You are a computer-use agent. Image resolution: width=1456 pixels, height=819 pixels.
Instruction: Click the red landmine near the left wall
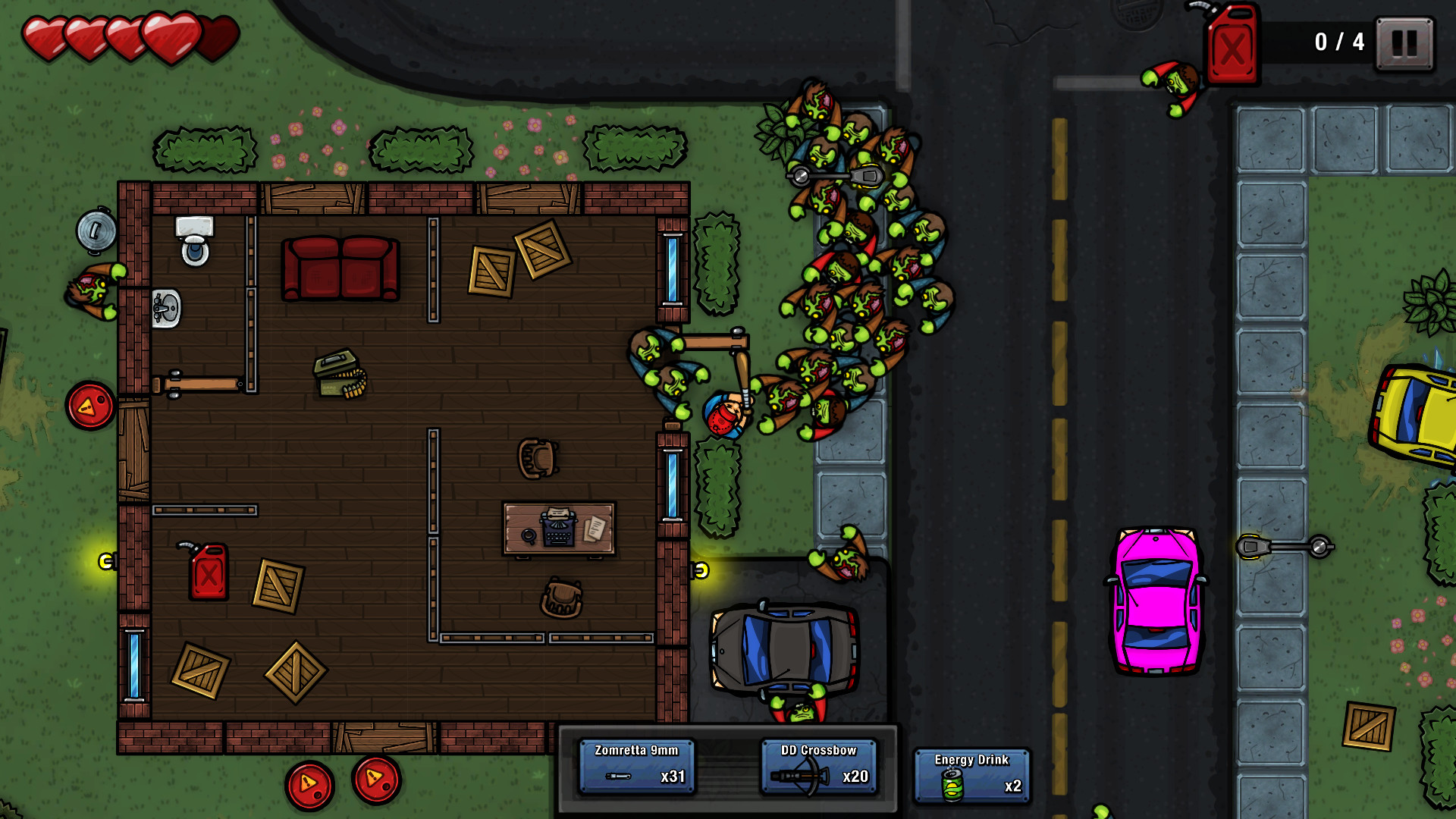coord(89,406)
